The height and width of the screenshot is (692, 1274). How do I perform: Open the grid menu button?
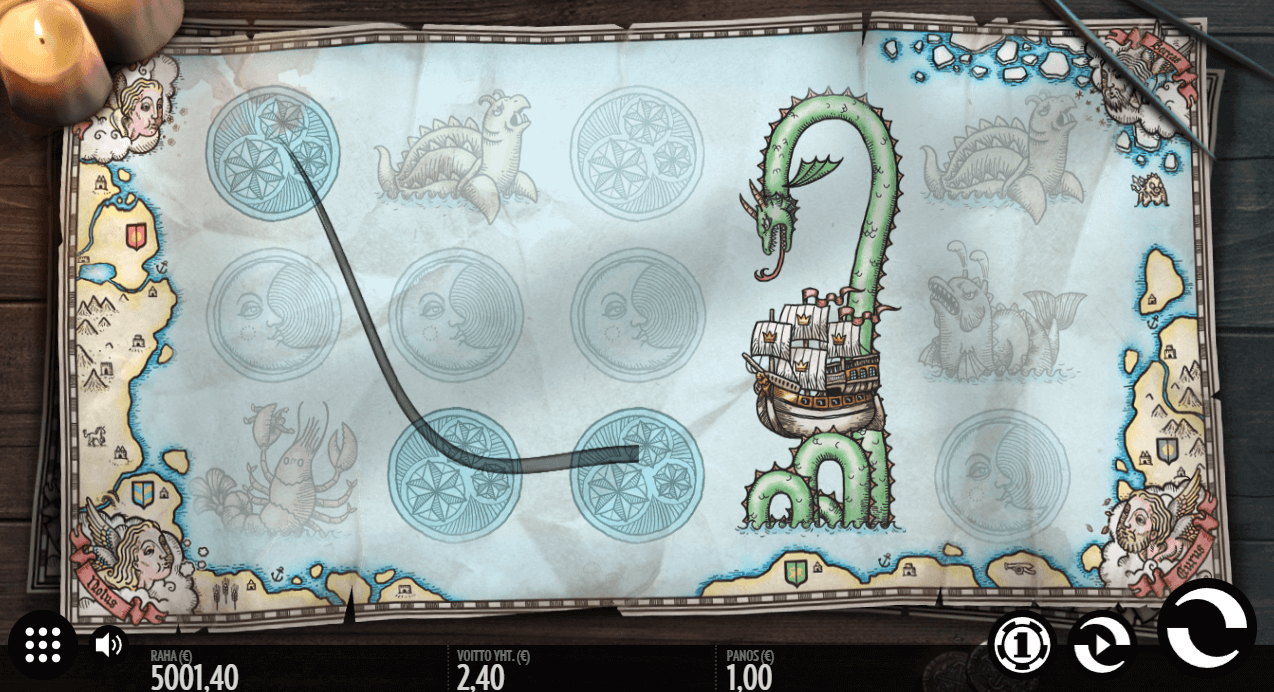[x=43, y=645]
